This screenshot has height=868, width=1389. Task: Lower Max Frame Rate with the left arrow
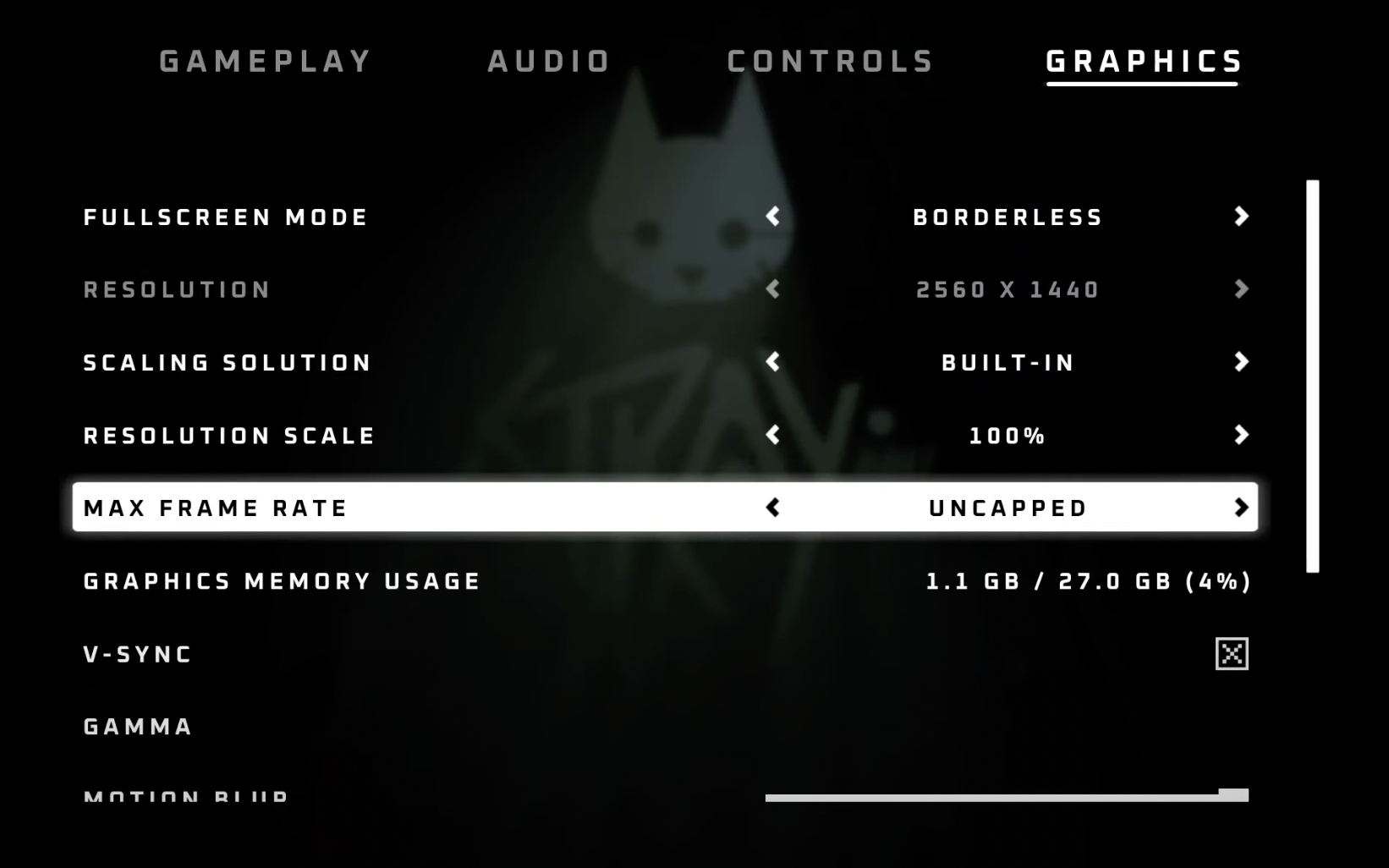tap(772, 508)
